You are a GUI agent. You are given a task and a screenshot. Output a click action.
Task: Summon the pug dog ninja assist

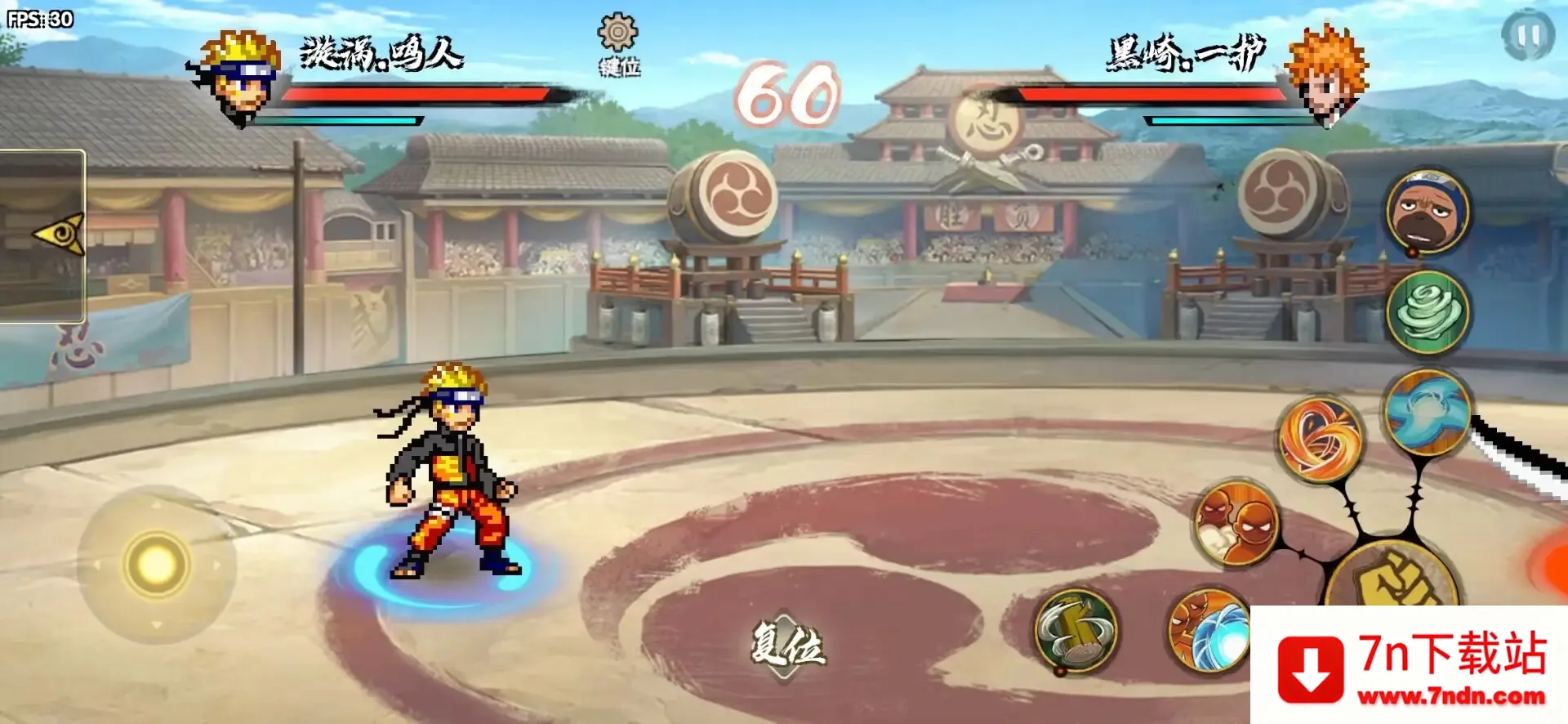coord(1428,211)
